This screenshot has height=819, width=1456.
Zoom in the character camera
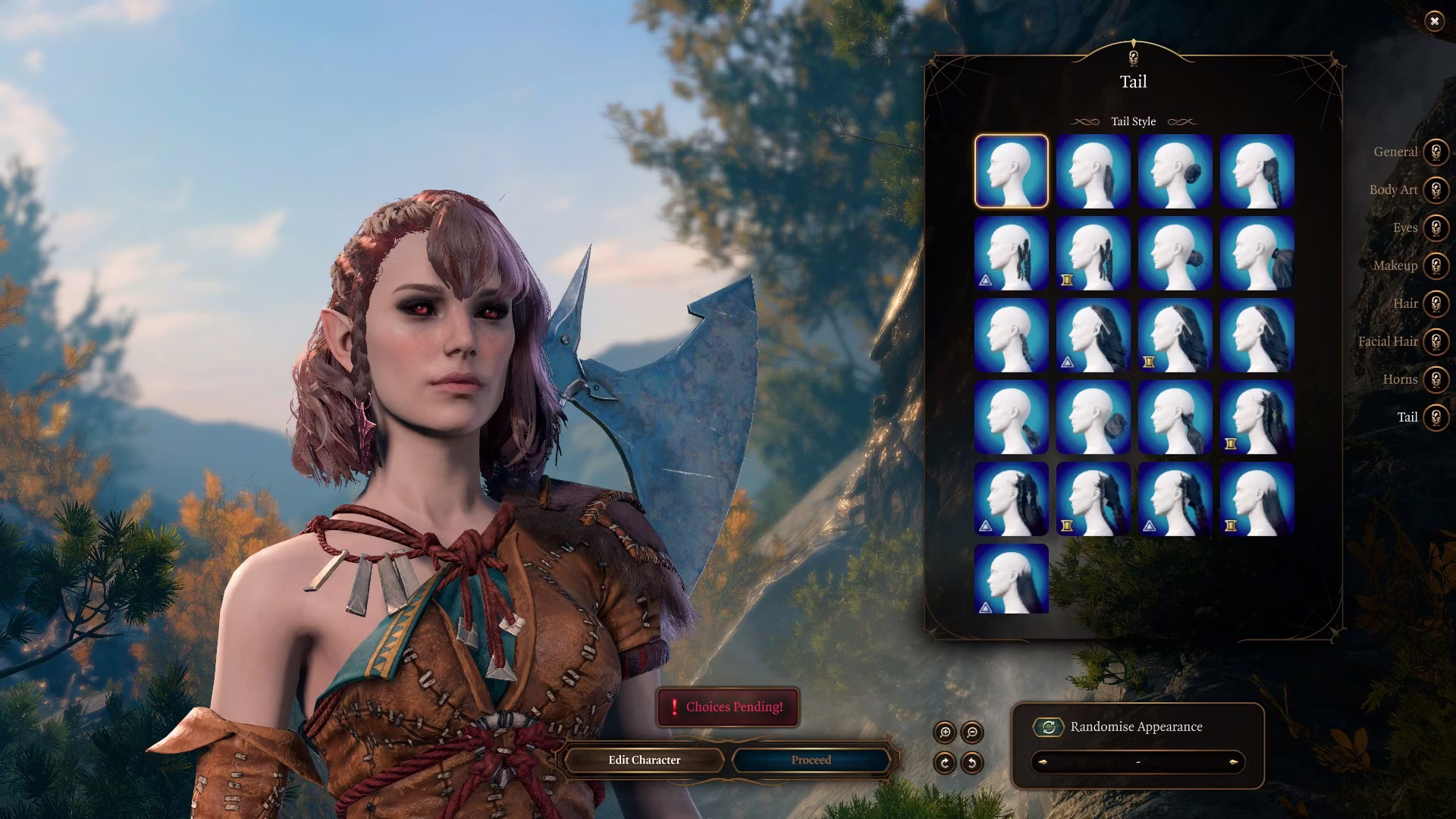945,733
